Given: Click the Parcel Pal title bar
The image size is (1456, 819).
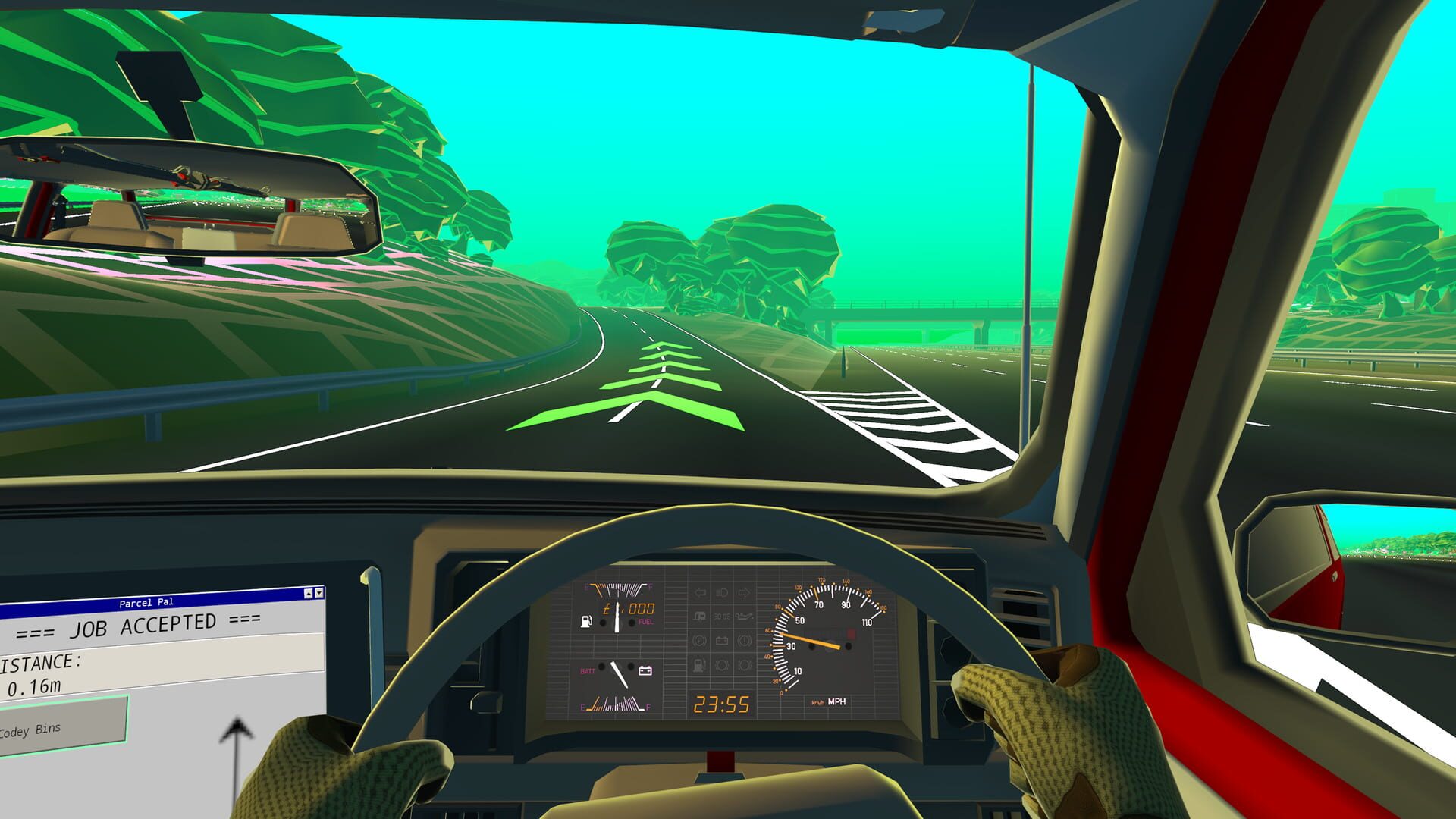Looking at the screenshot, I should pyautogui.click(x=146, y=603).
